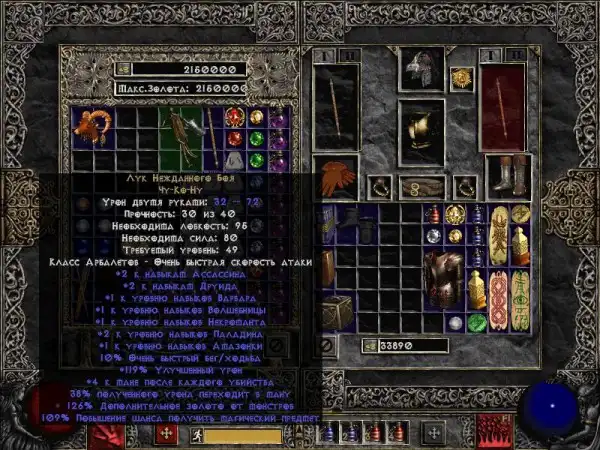Click the left ring slot
This screenshot has height=450, width=600.
[381, 186]
